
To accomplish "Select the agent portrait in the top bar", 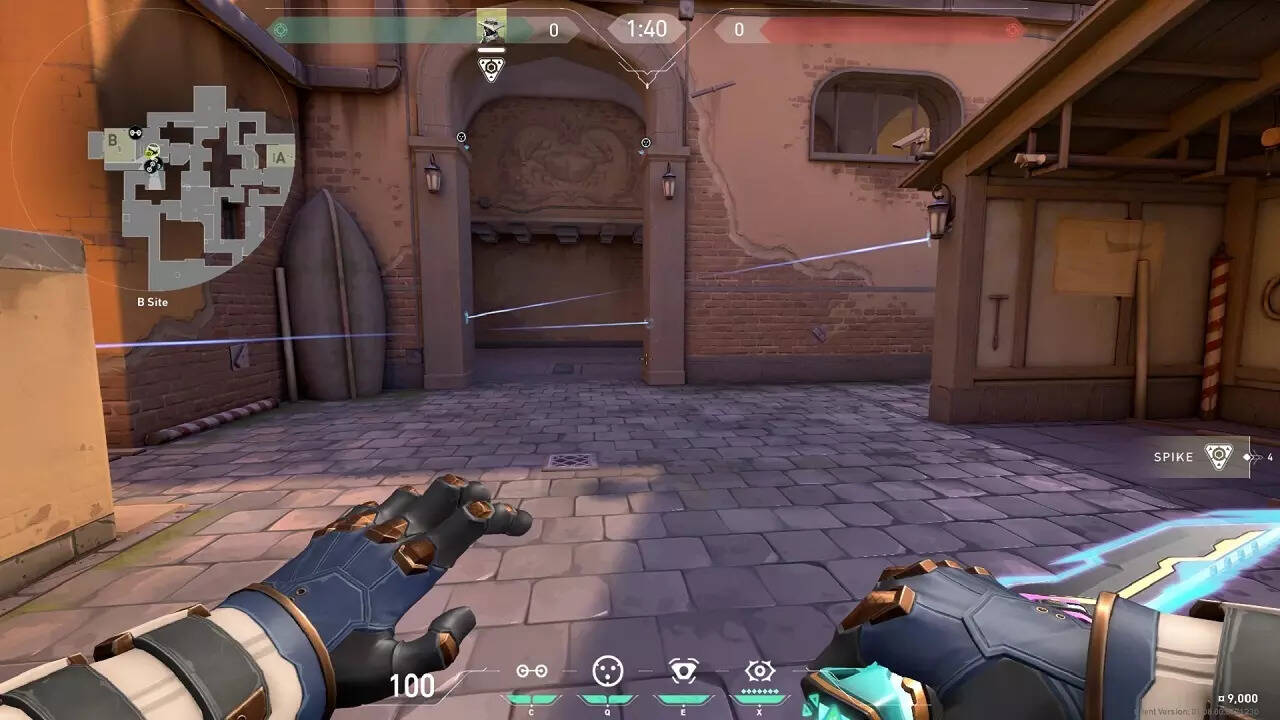I will [x=491, y=28].
